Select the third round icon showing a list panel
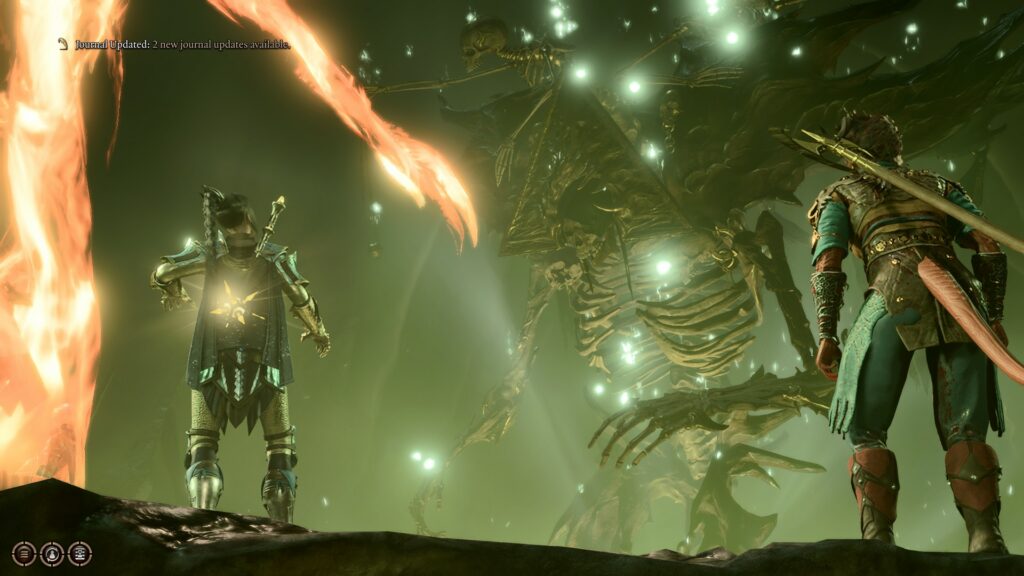 tap(80, 553)
